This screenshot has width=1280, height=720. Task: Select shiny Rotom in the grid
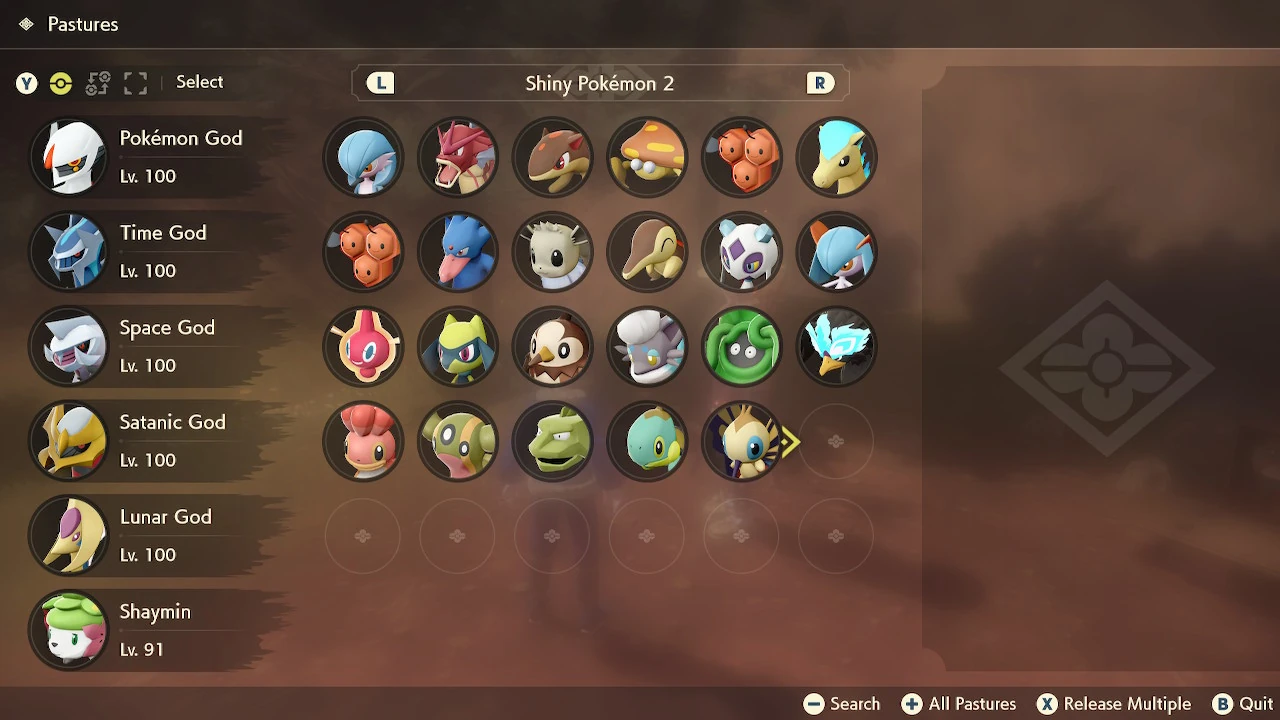tap(363, 346)
